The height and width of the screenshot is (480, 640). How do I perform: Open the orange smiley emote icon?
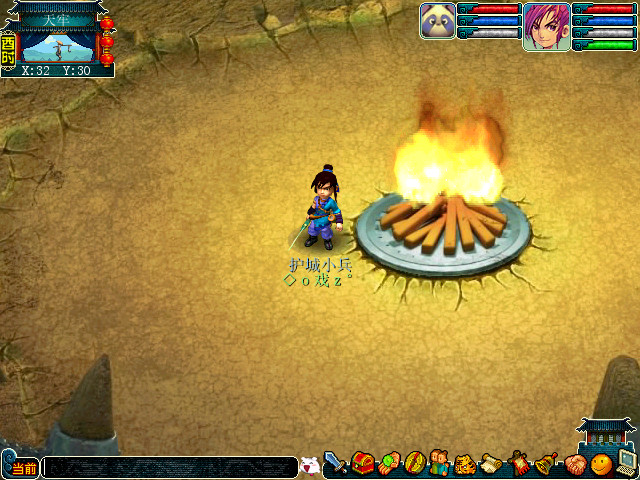point(600,464)
